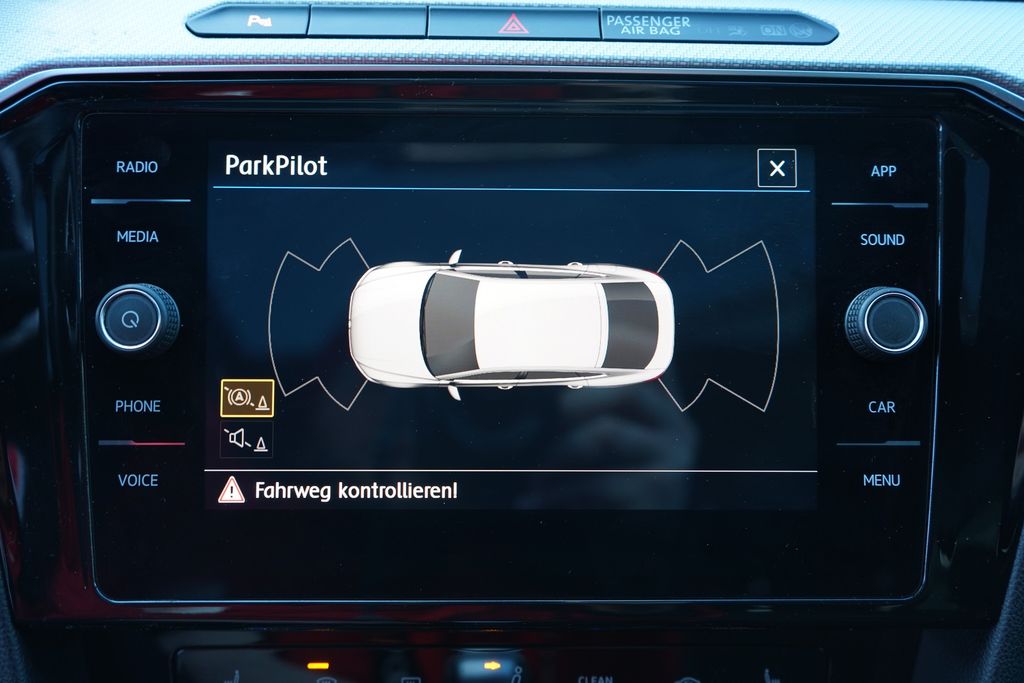Switch to MEDIA source

pyautogui.click(x=137, y=237)
